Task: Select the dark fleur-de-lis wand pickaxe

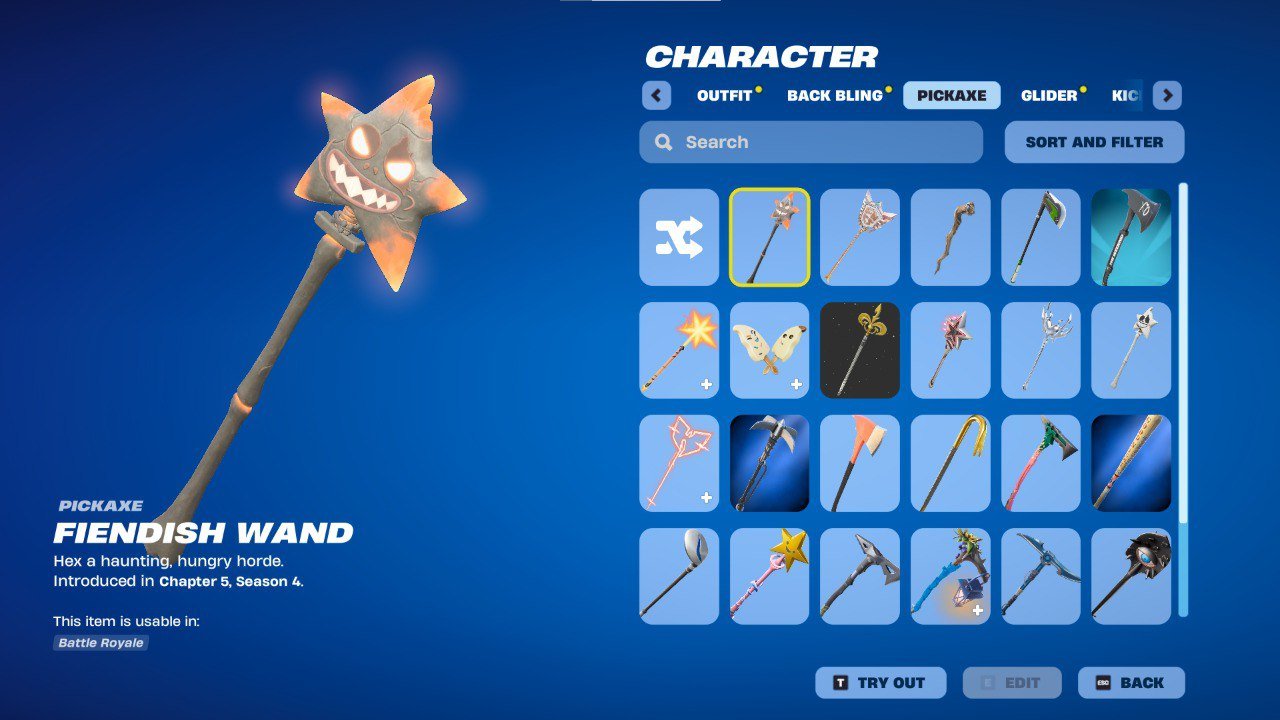Action: [858, 350]
